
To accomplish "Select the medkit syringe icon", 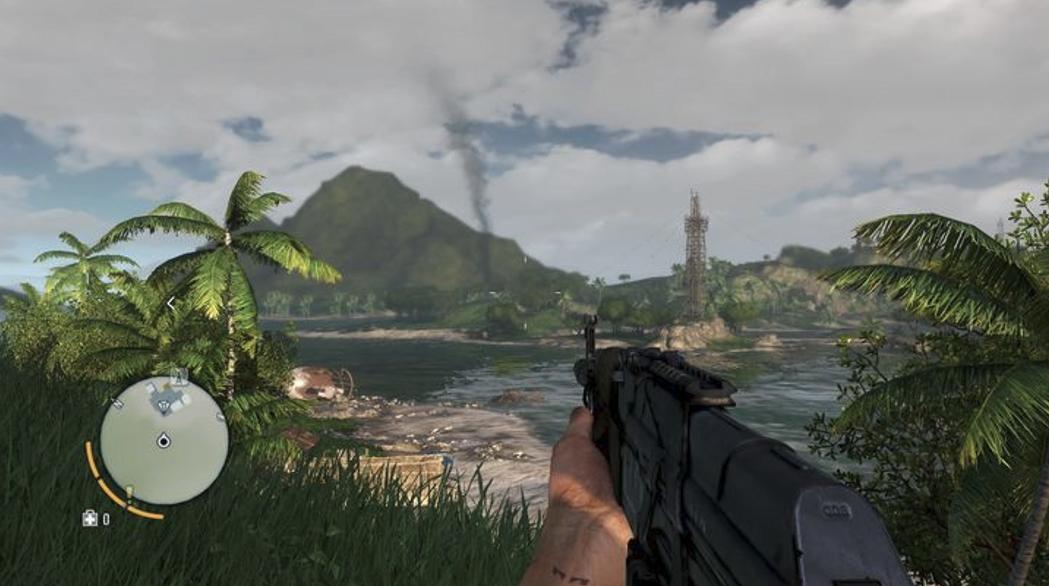I will coord(90,518).
